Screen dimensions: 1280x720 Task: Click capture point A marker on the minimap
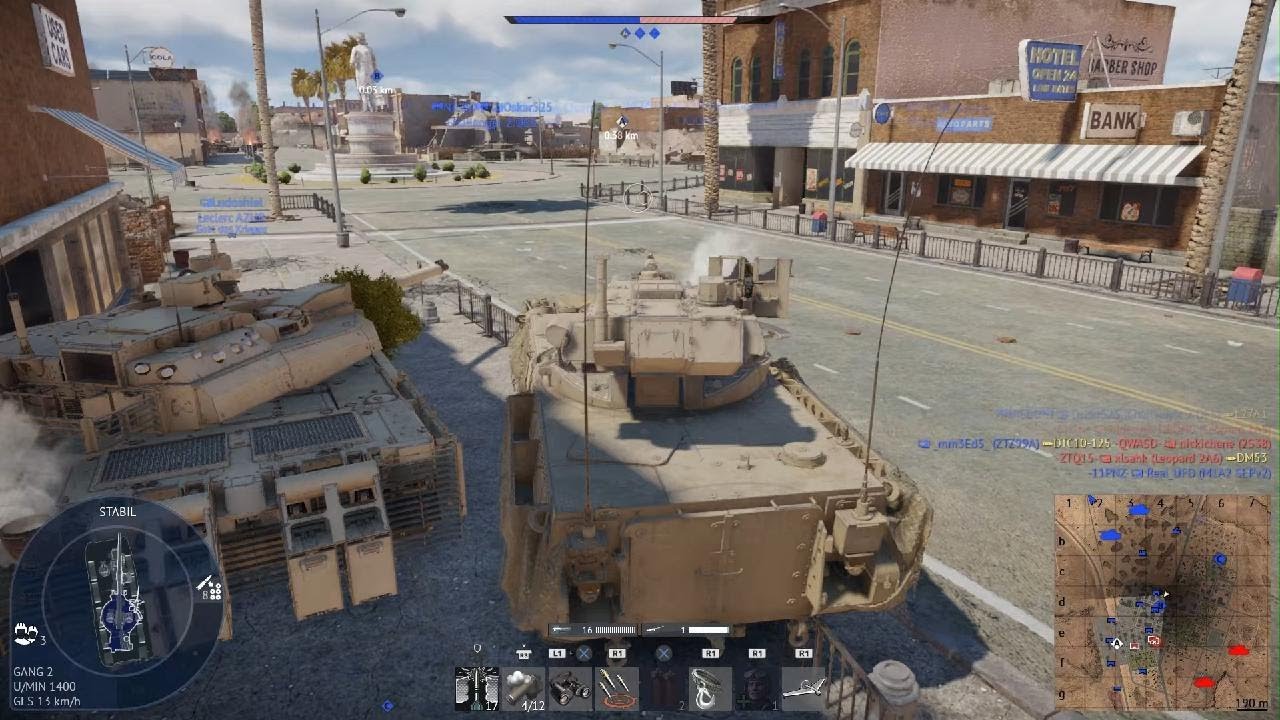pyautogui.click(x=1116, y=644)
